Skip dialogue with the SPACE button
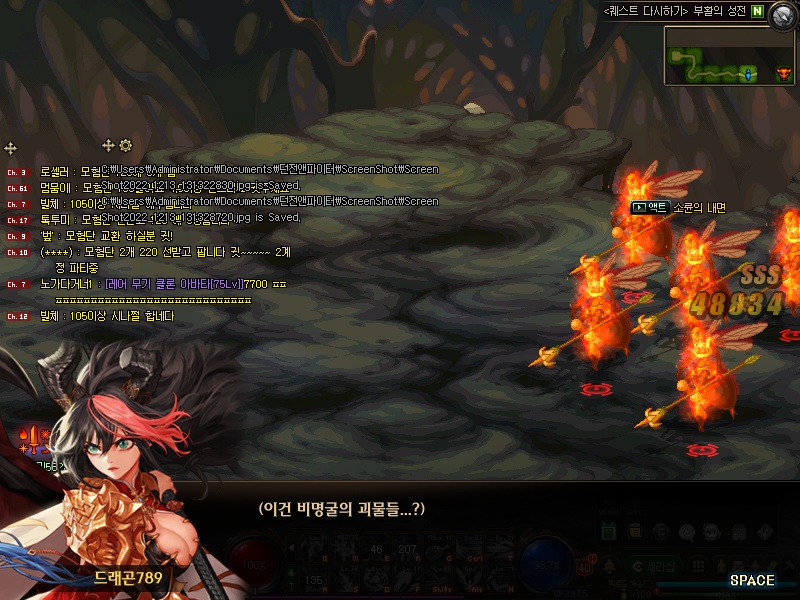The width and height of the screenshot is (800, 600). coord(751,580)
